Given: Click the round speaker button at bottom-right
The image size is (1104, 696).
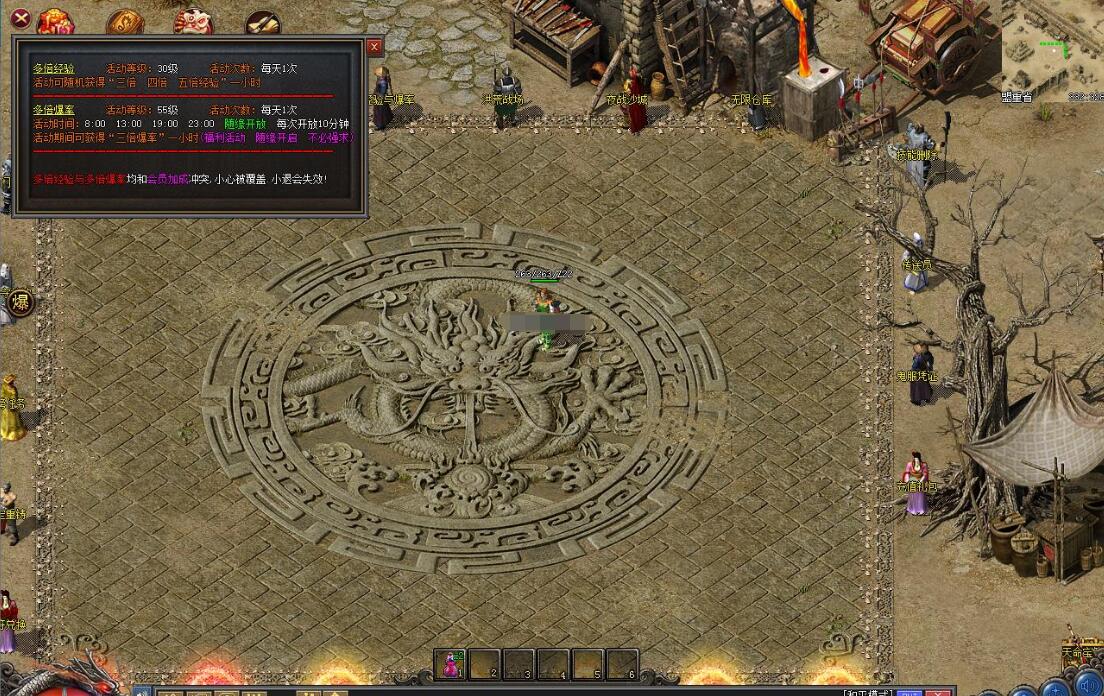Looking at the screenshot, I should 1089,686.
